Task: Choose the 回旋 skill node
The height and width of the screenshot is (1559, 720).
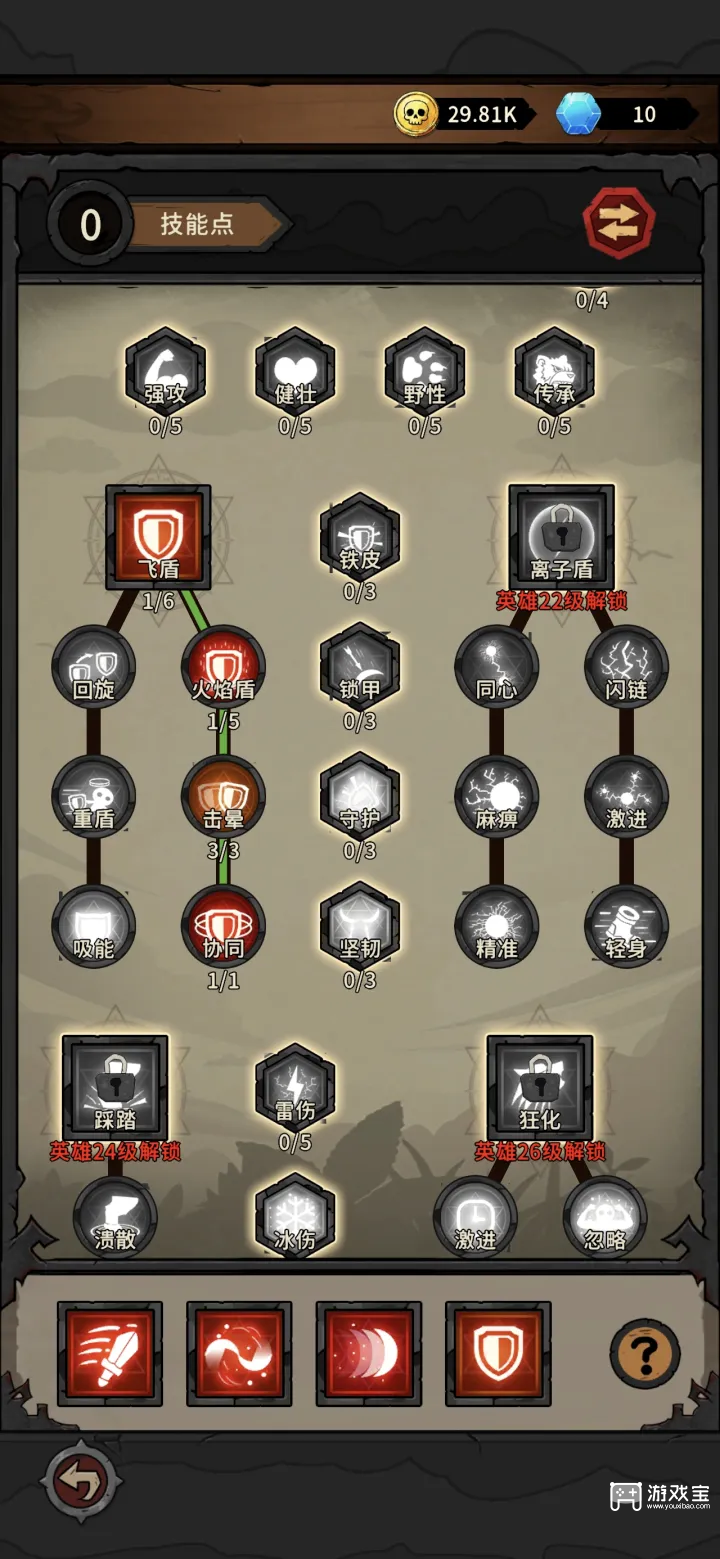Action: (x=94, y=668)
